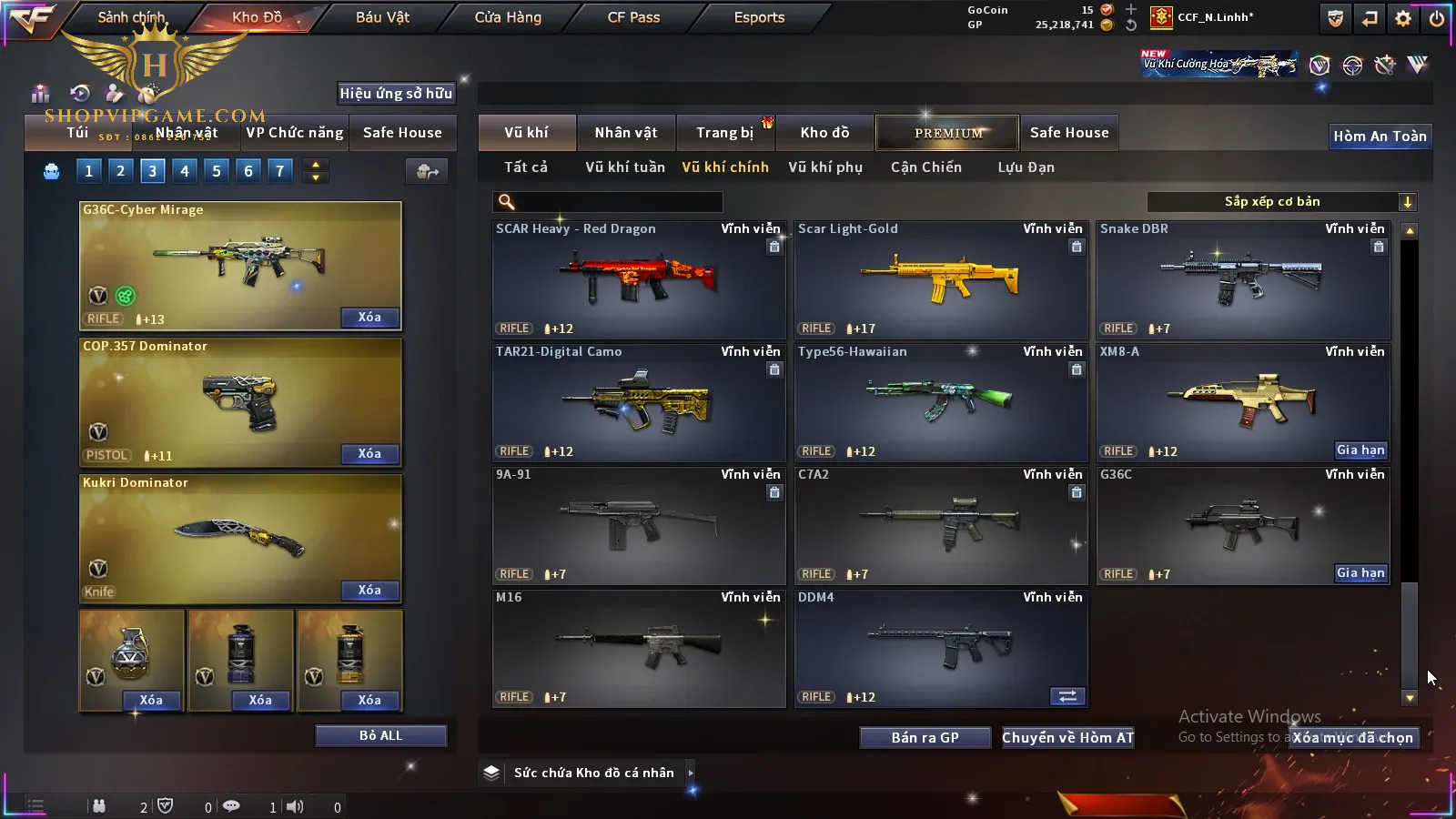Open the PREMIUM inventory tab

[x=948, y=133]
